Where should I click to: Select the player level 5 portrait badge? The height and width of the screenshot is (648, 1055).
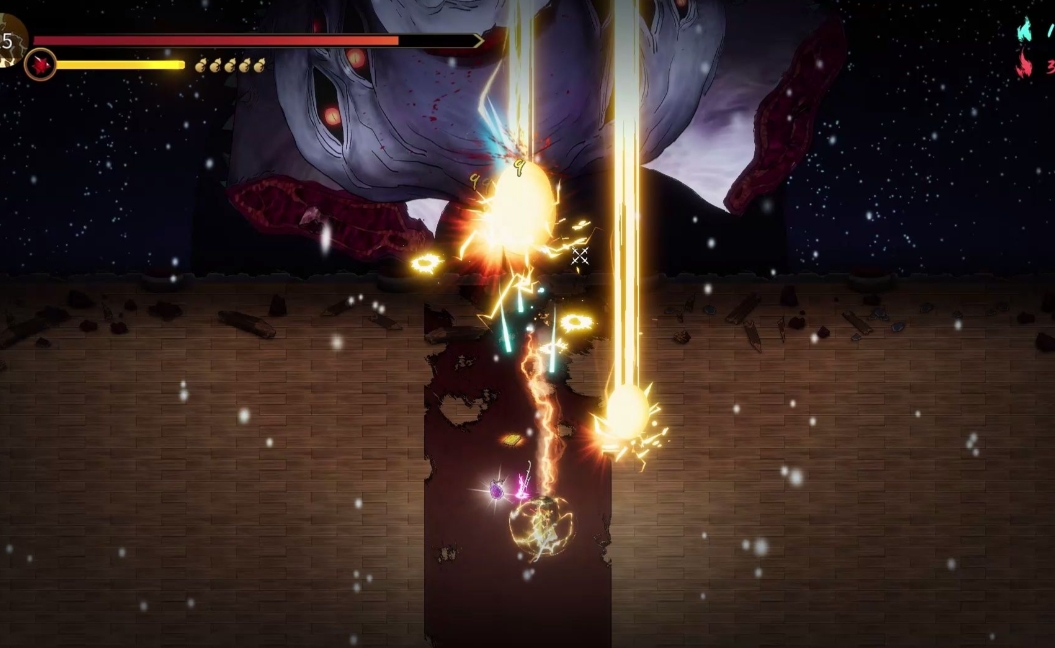(10, 41)
